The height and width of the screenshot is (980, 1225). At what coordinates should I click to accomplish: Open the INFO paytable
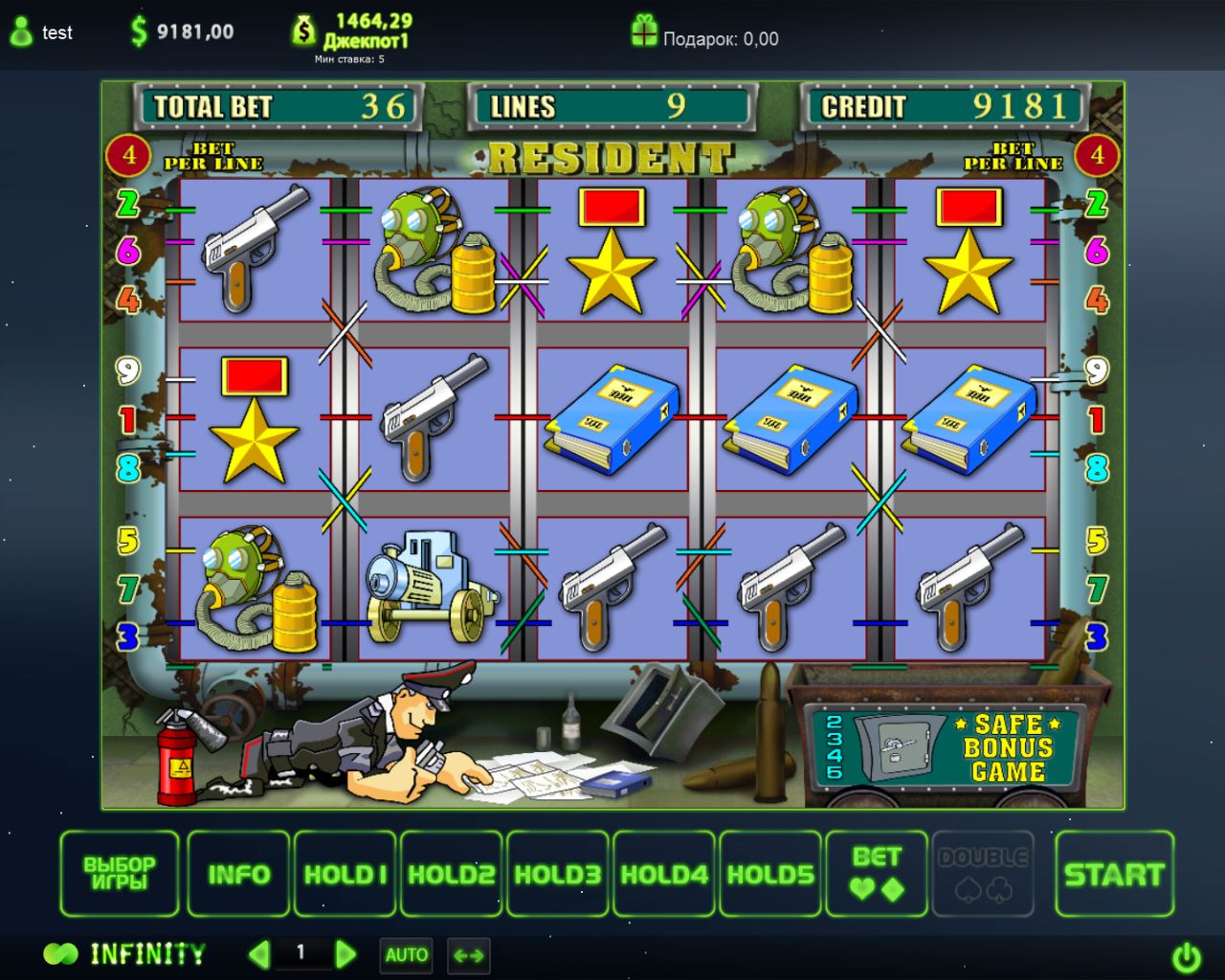click(238, 874)
